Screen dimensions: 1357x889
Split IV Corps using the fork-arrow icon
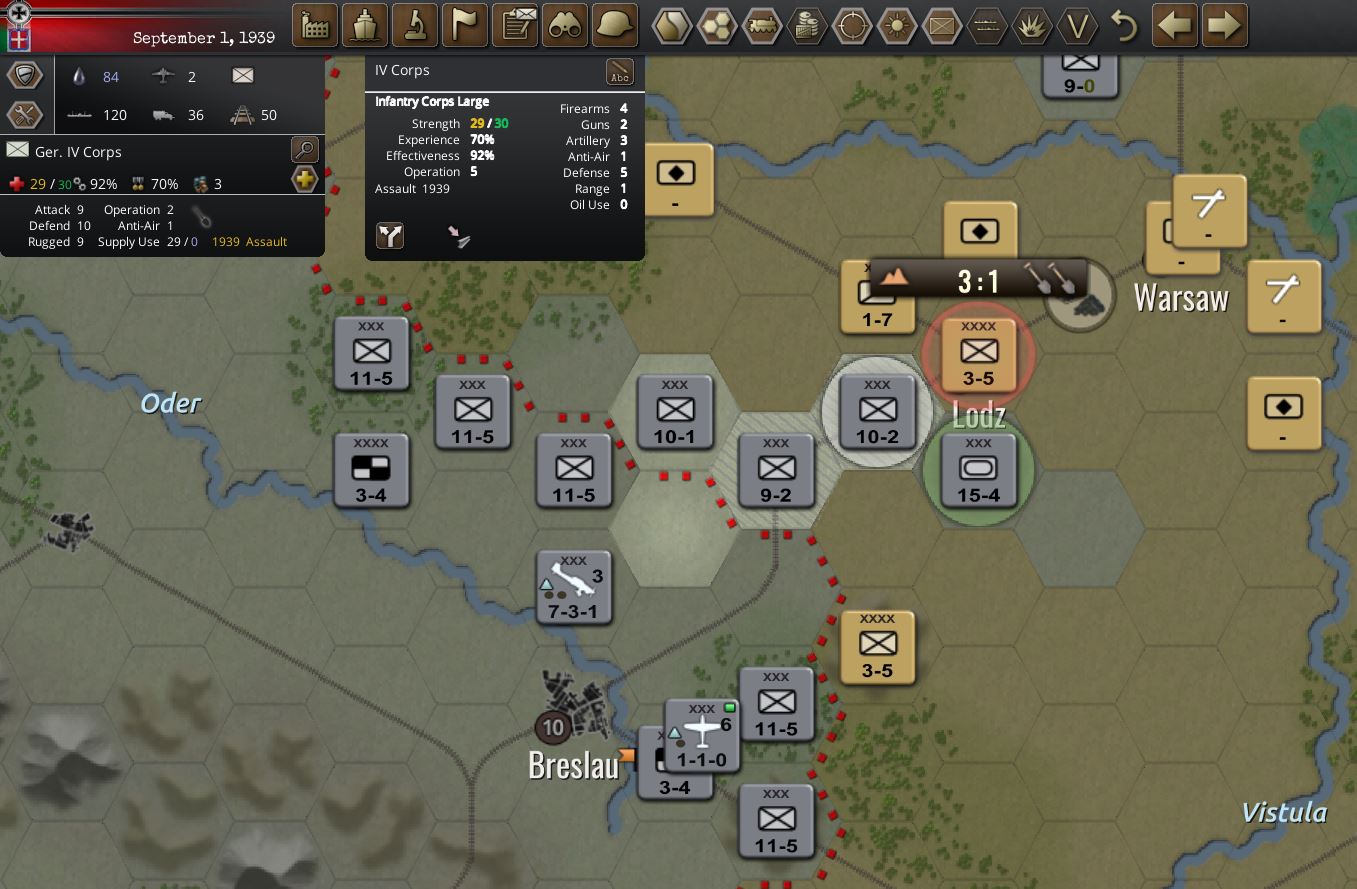[x=390, y=236]
